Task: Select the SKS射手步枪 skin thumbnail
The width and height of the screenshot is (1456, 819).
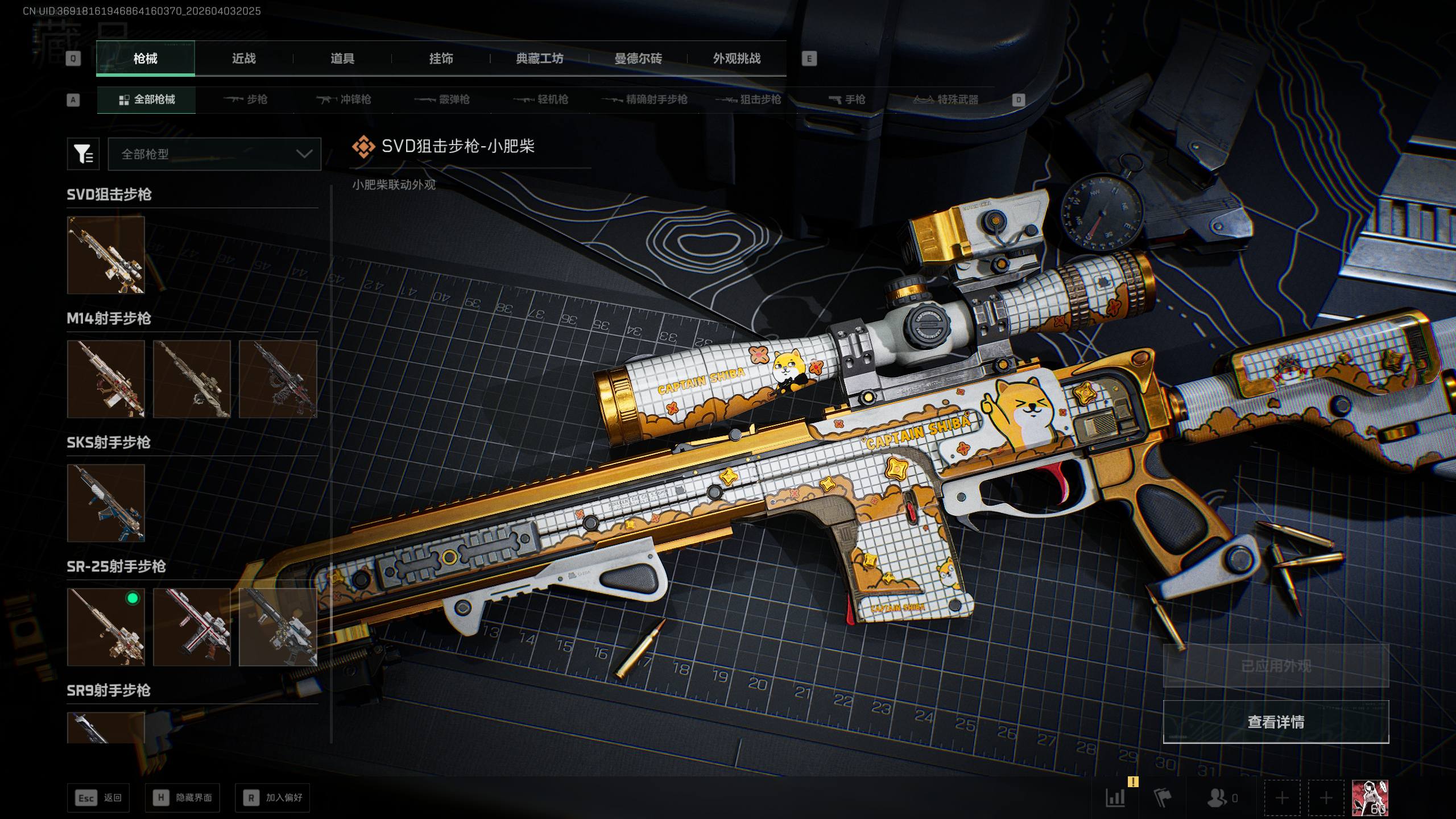Action: [x=106, y=503]
